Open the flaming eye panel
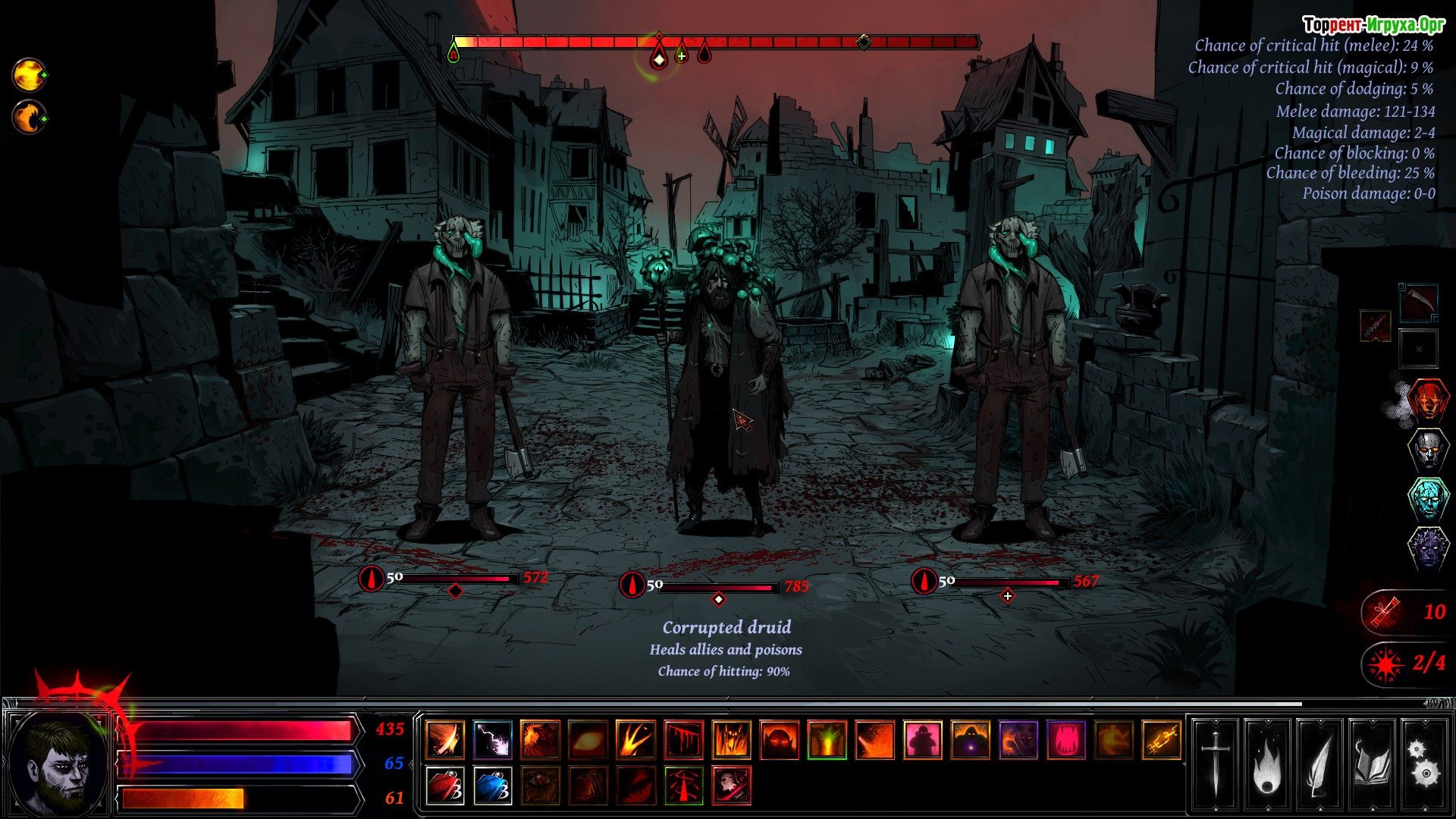Viewport: 1456px width, 819px height. [x=1267, y=764]
